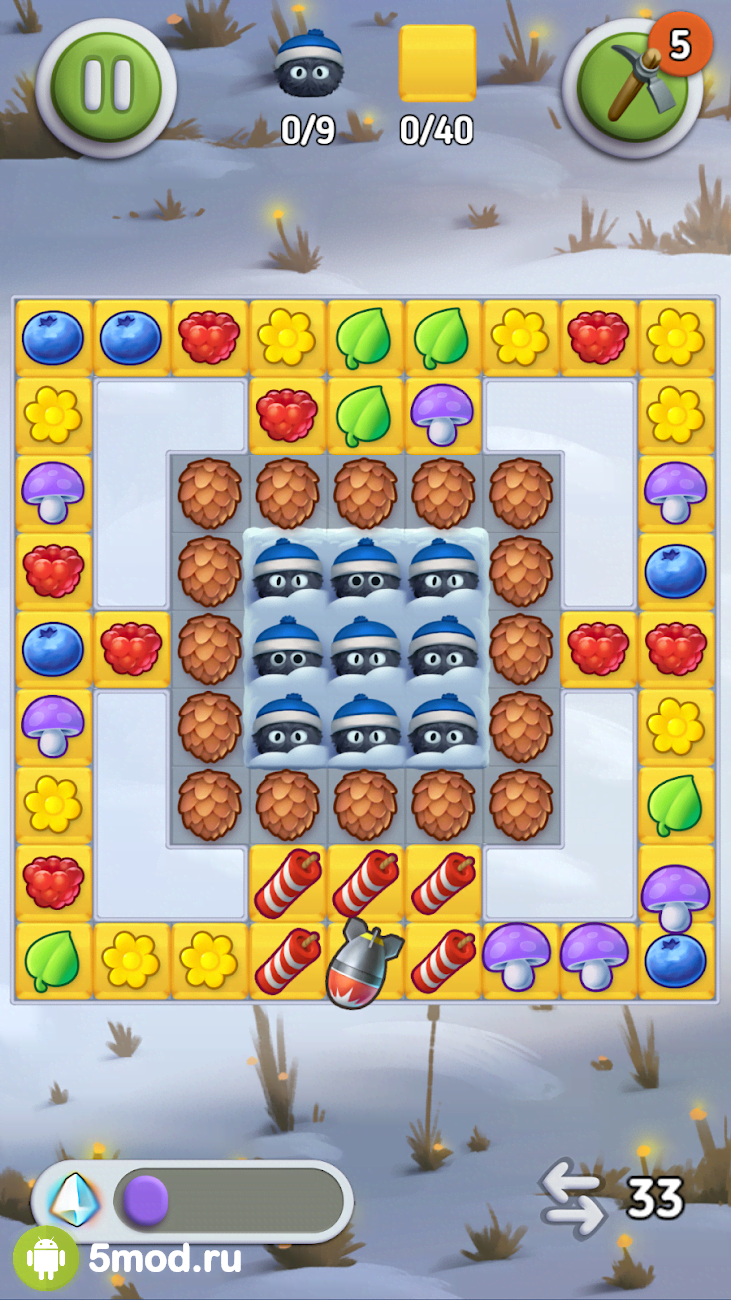Select the mushroom tile beside the green leaf
The image size is (731, 1300).
tap(442, 415)
